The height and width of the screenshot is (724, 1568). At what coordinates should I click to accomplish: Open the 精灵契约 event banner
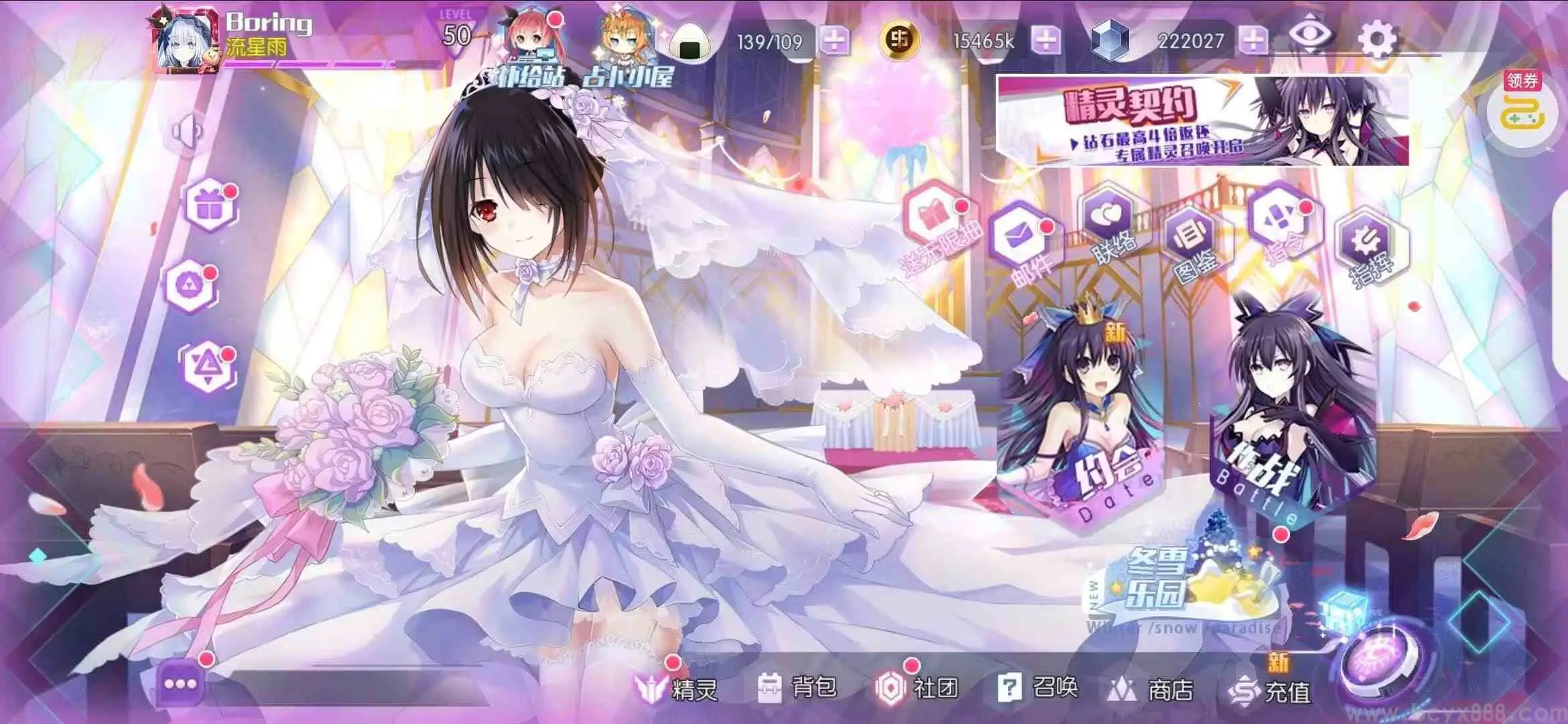(x=1203, y=121)
